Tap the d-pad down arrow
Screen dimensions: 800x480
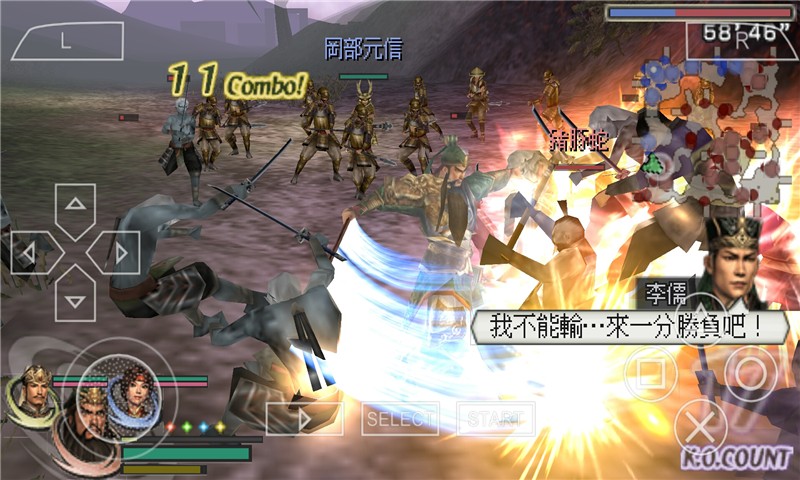coord(75,294)
